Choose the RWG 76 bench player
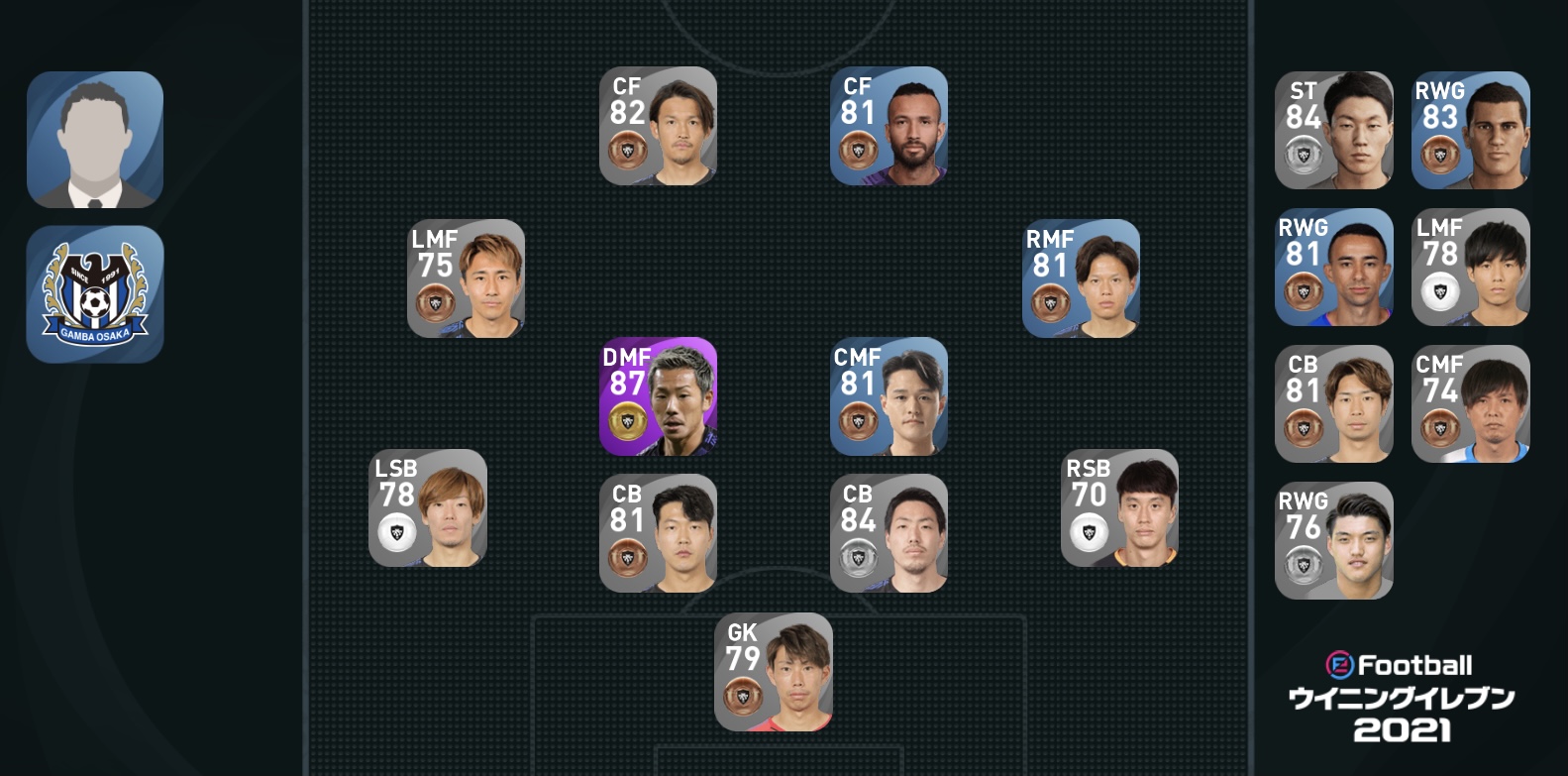This screenshot has width=1568, height=776. coord(1333,540)
